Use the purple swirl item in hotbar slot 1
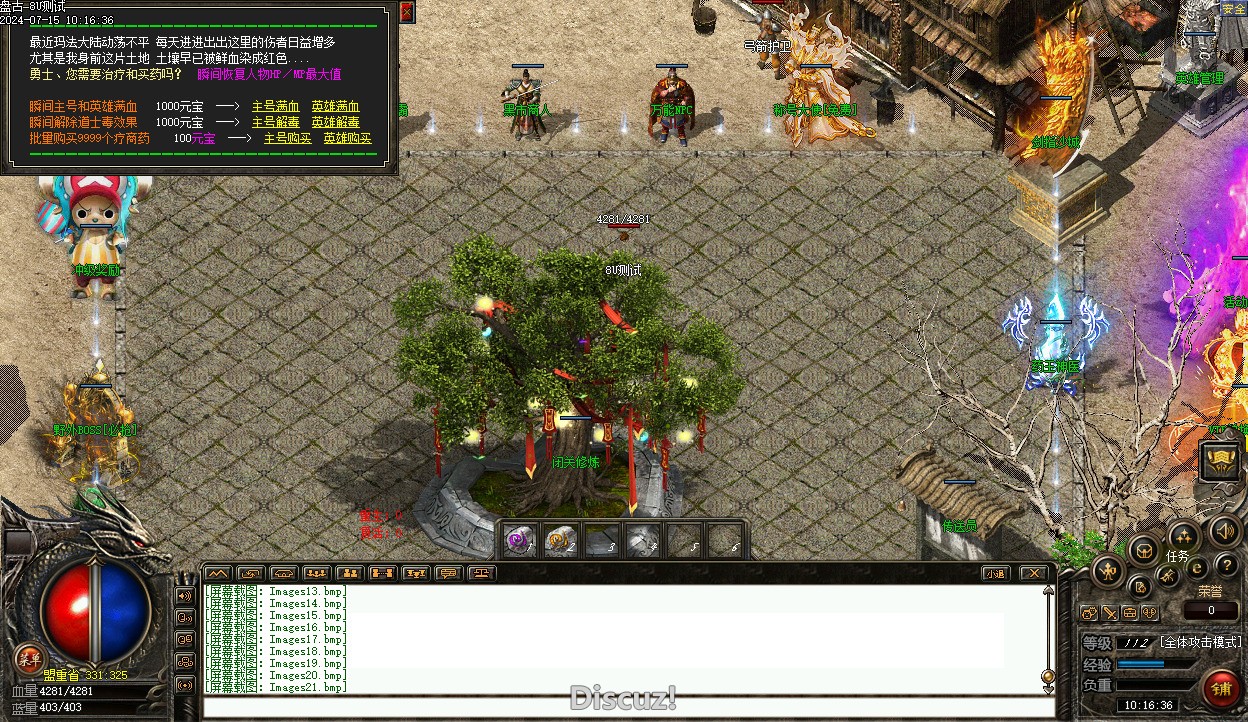 519,541
